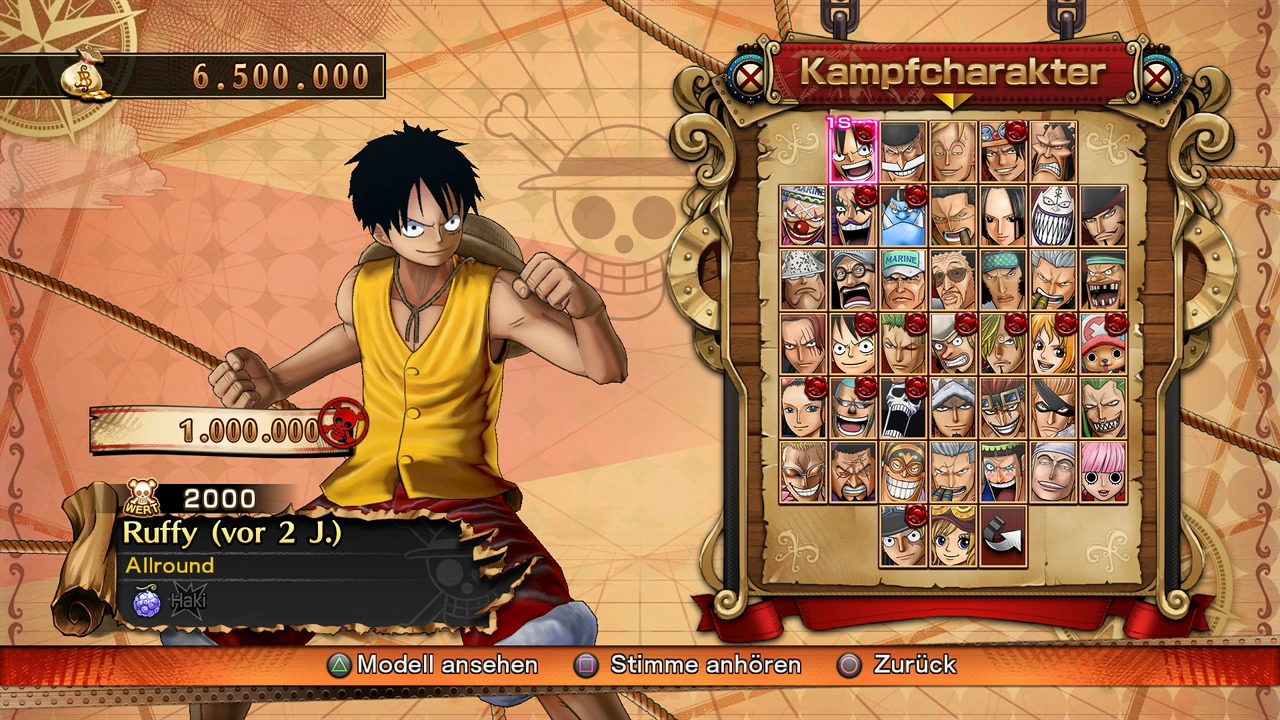Choose Nico Robin's portrait

(803, 408)
